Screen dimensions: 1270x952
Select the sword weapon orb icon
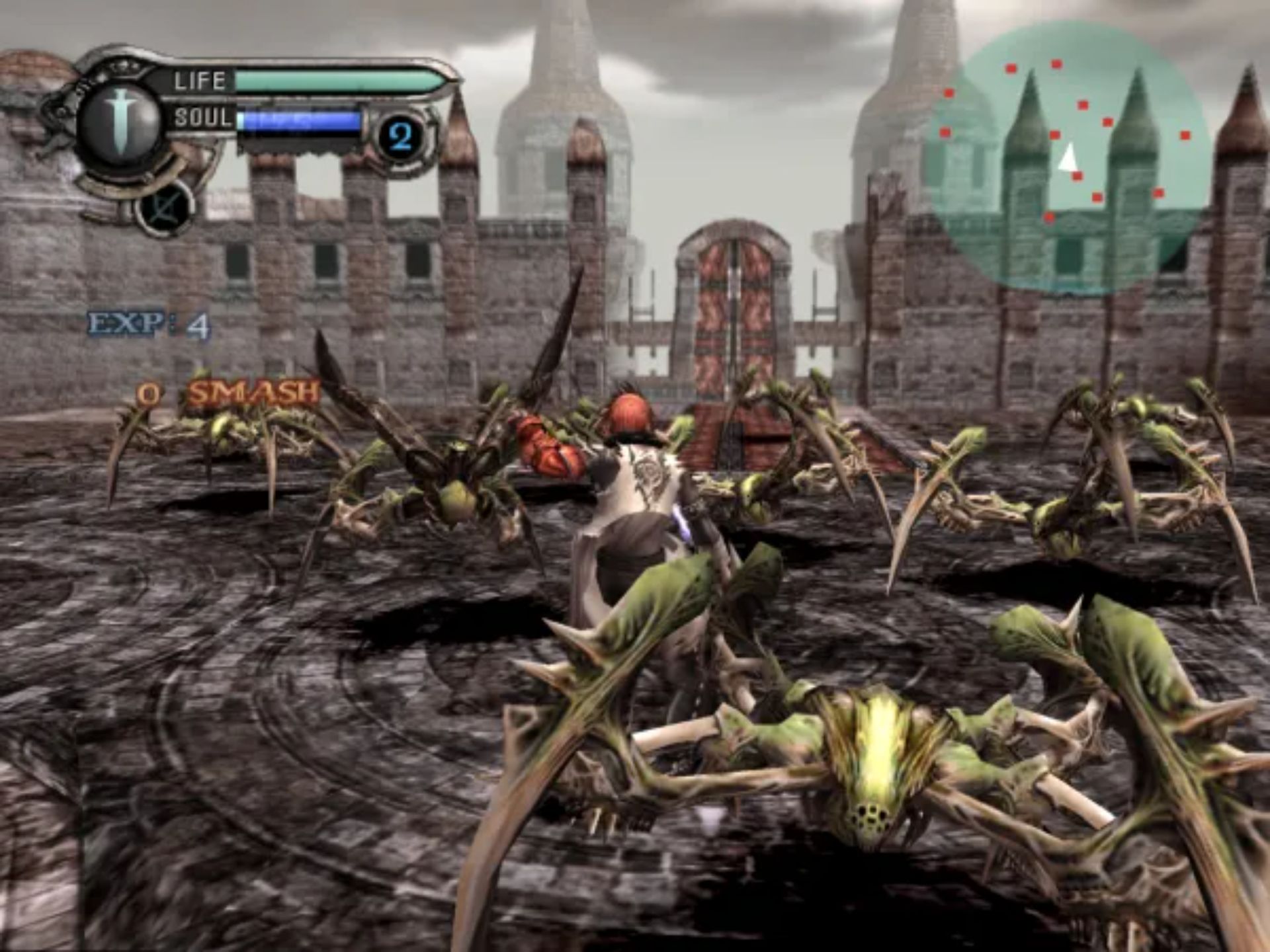pyautogui.click(x=120, y=122)
